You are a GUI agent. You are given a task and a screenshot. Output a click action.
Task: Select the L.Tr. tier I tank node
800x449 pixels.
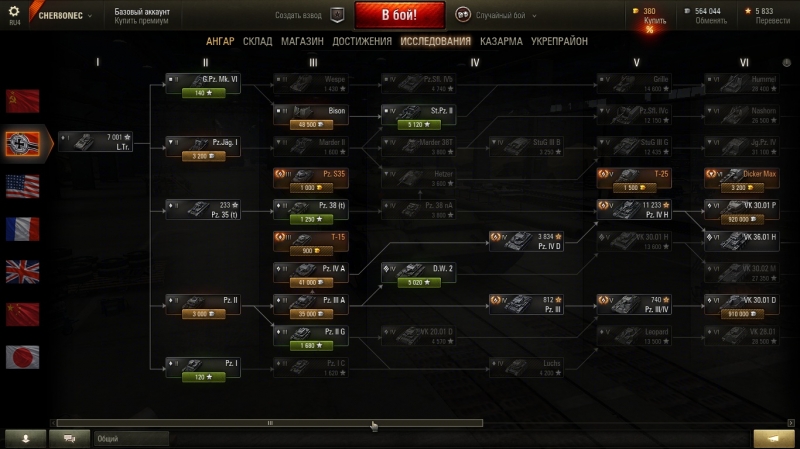pyautogui.click(x=95, y=141)
